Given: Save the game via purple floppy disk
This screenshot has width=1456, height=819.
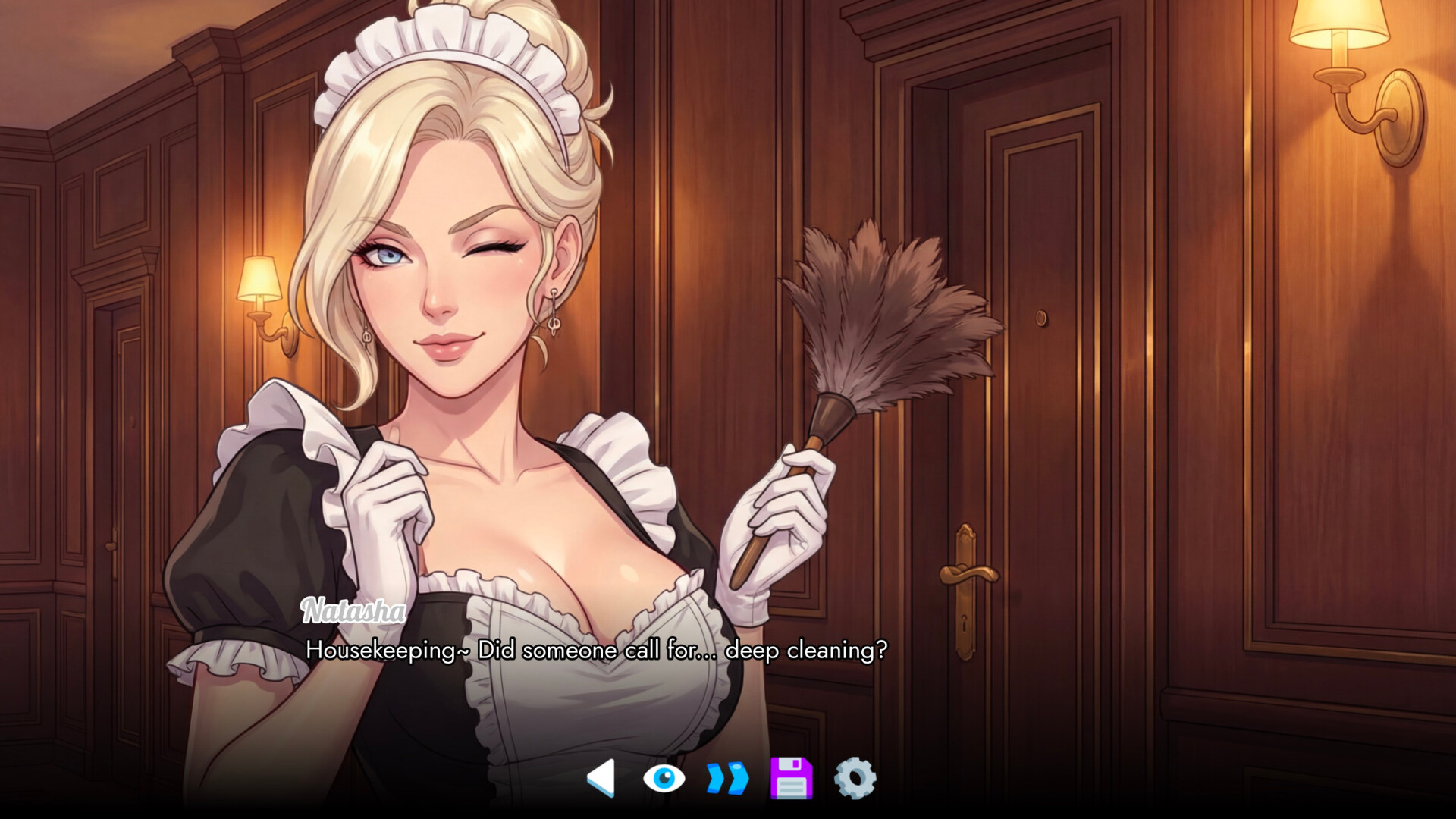Looking at the screenshot, I should [791, 778].
